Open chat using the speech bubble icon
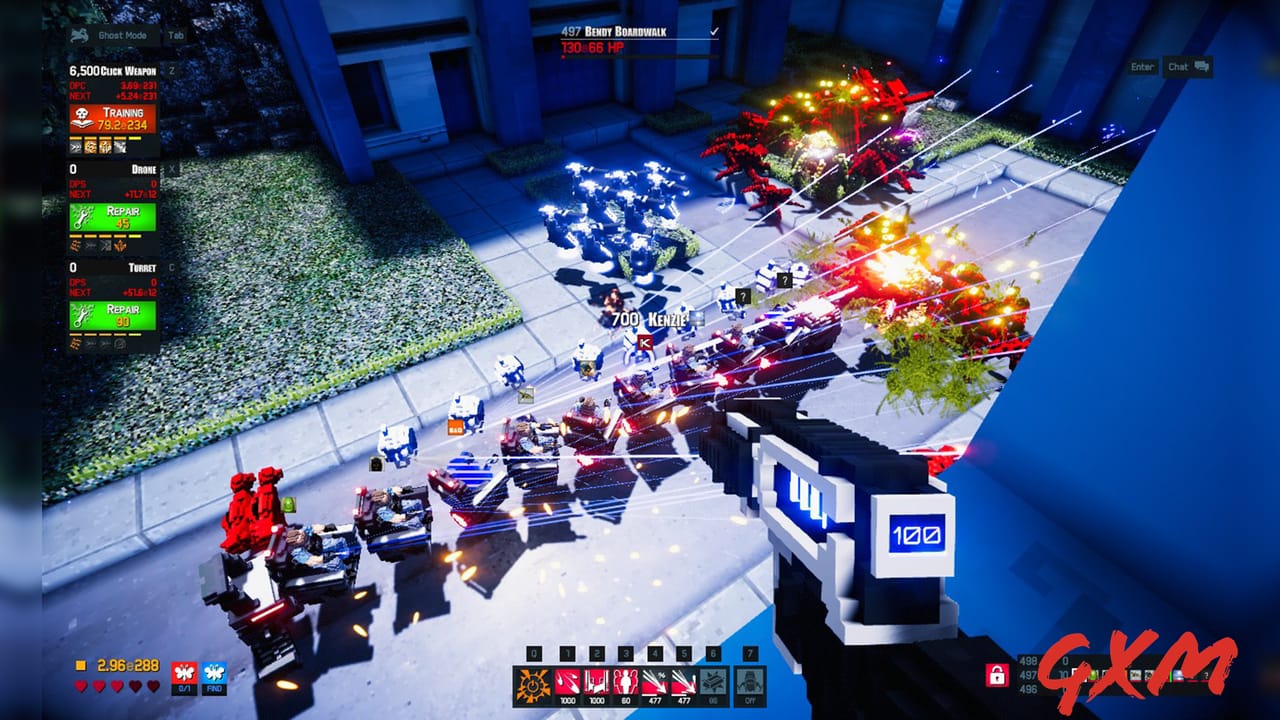1280x720 pixels. [1202, 66]
